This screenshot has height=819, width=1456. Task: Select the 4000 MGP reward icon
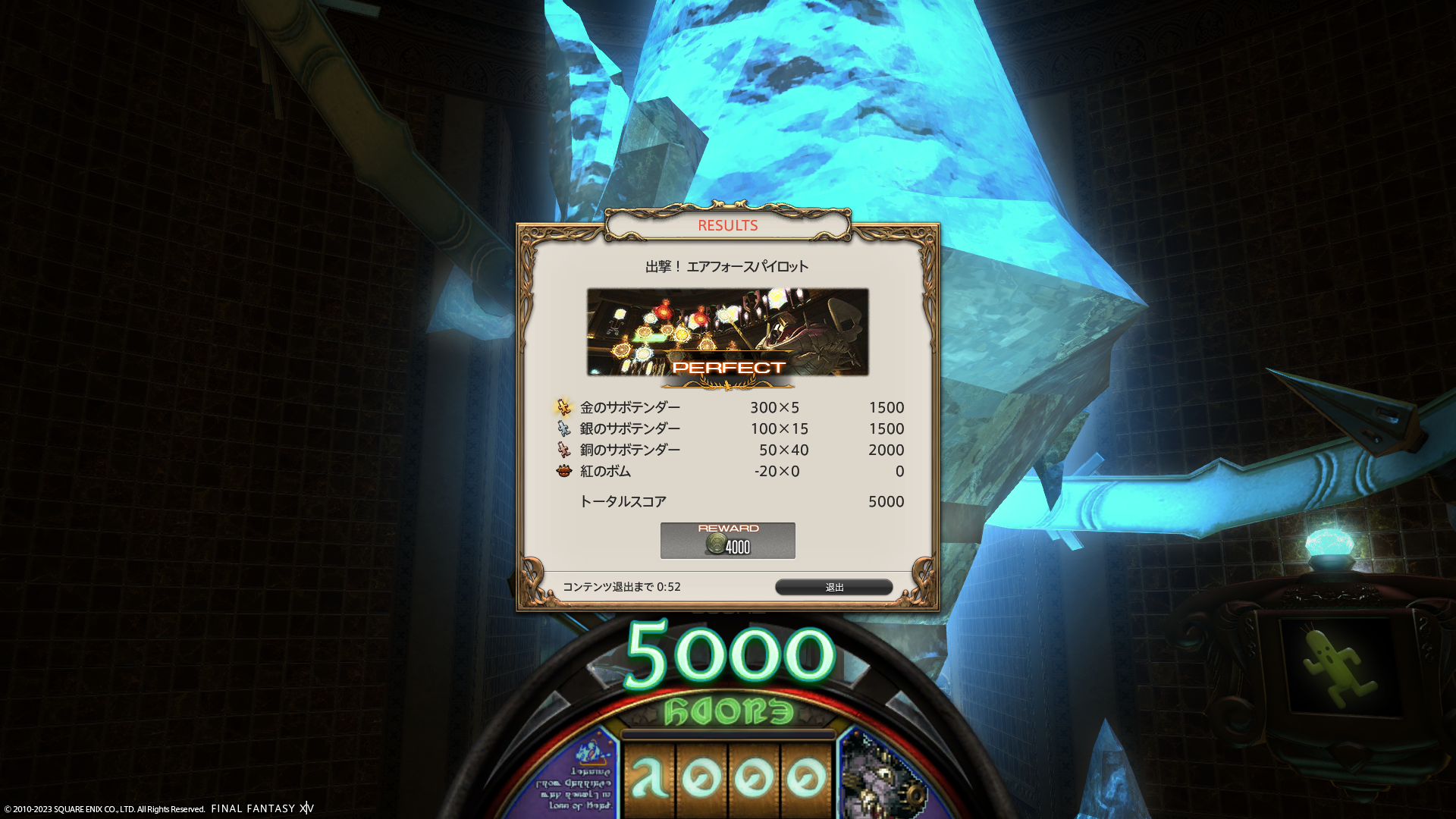click(717, 544)
